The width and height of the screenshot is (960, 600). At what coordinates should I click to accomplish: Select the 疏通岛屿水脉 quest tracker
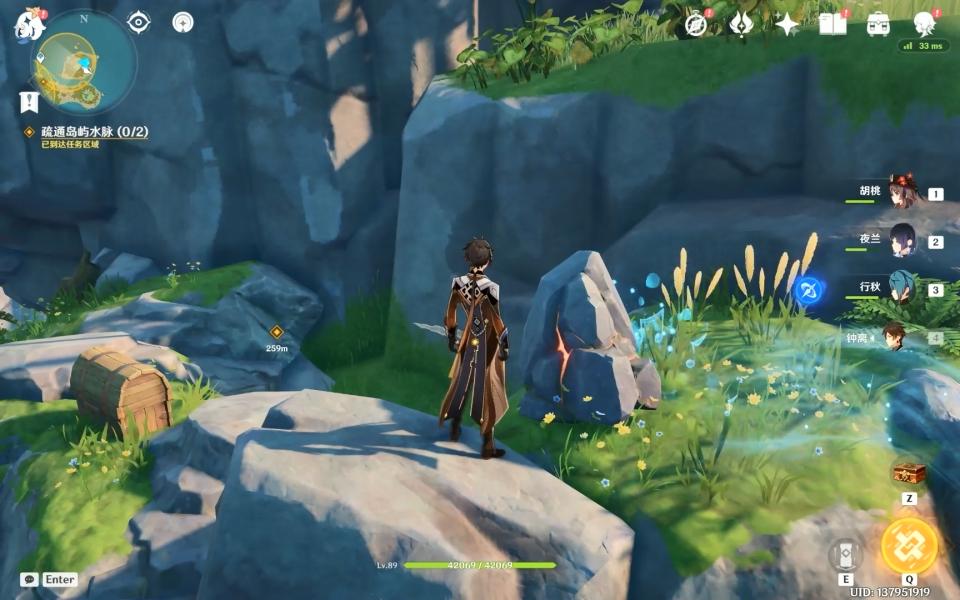[94, 132]
